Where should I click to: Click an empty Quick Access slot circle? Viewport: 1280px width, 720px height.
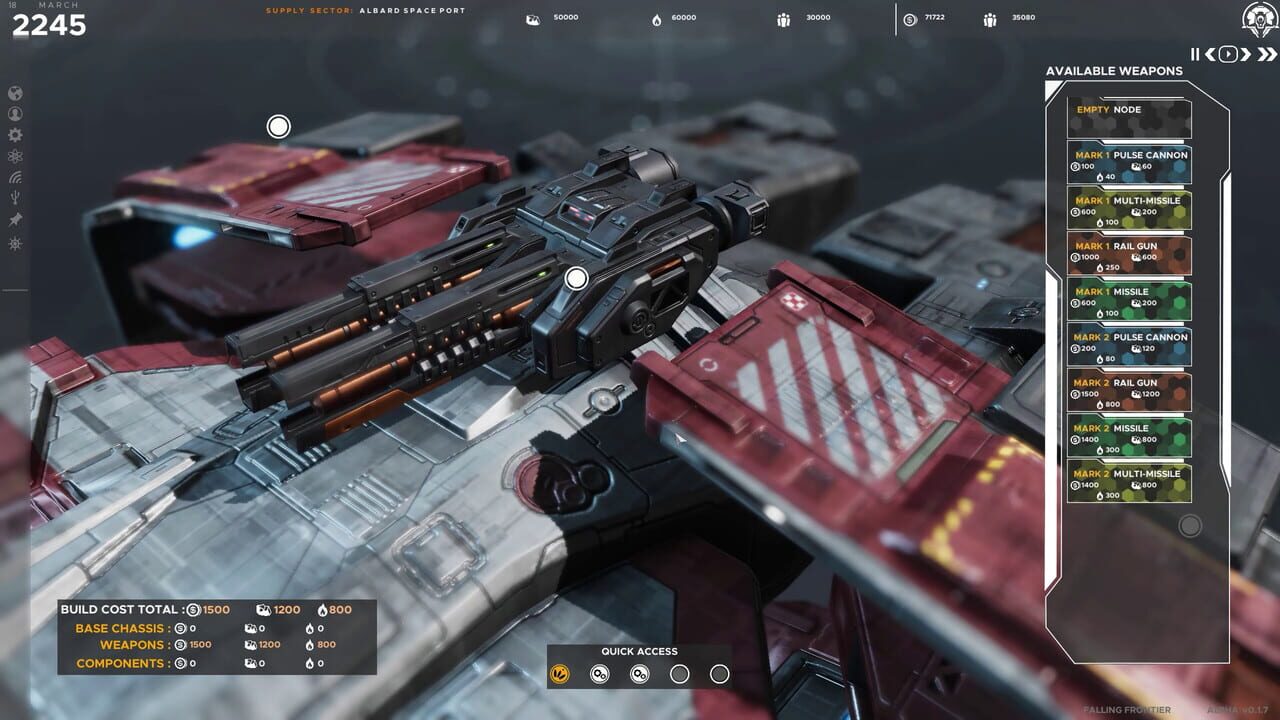pyautogui.click(x=680, y=673)
